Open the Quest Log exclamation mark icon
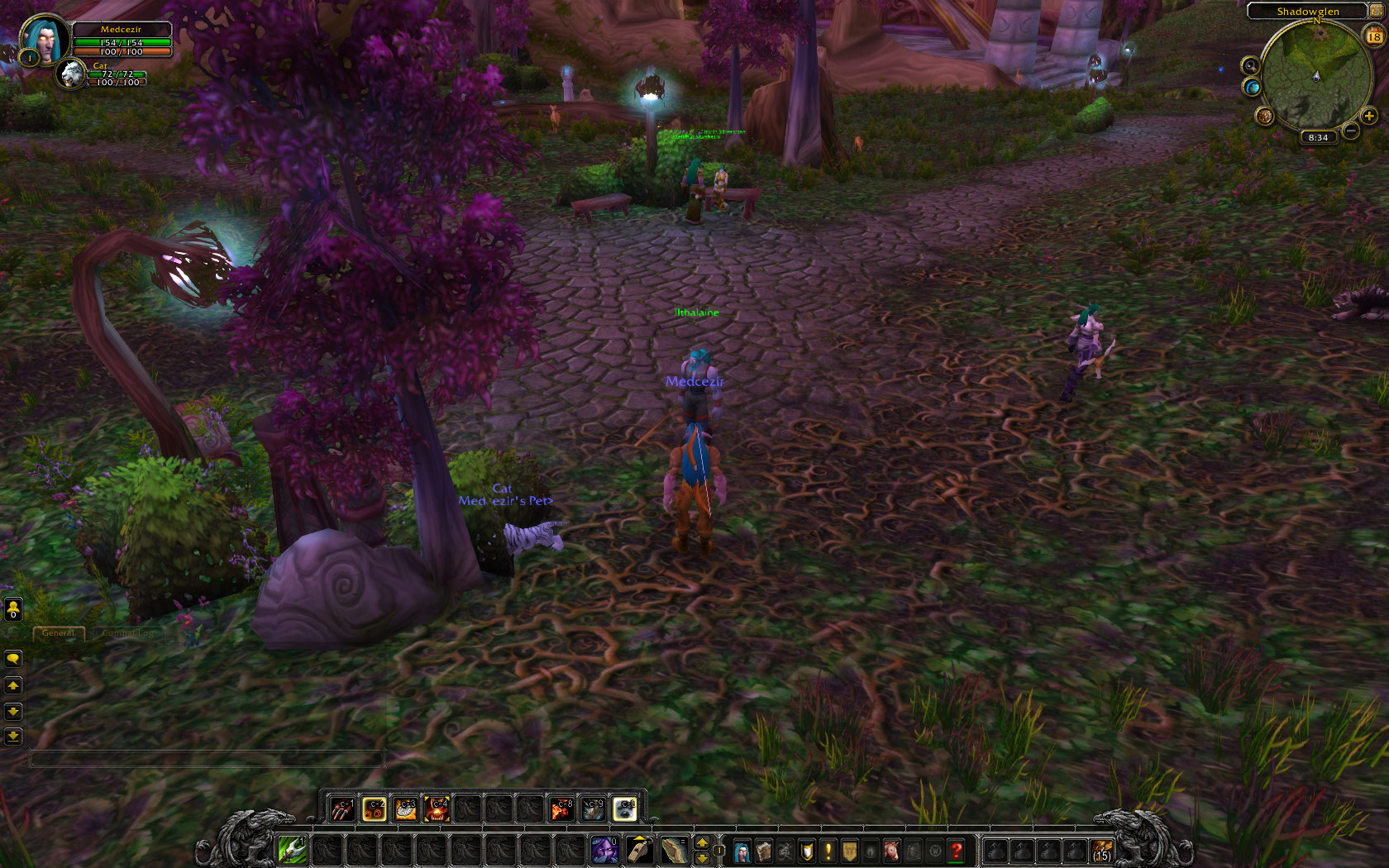 tap(828, 849)
